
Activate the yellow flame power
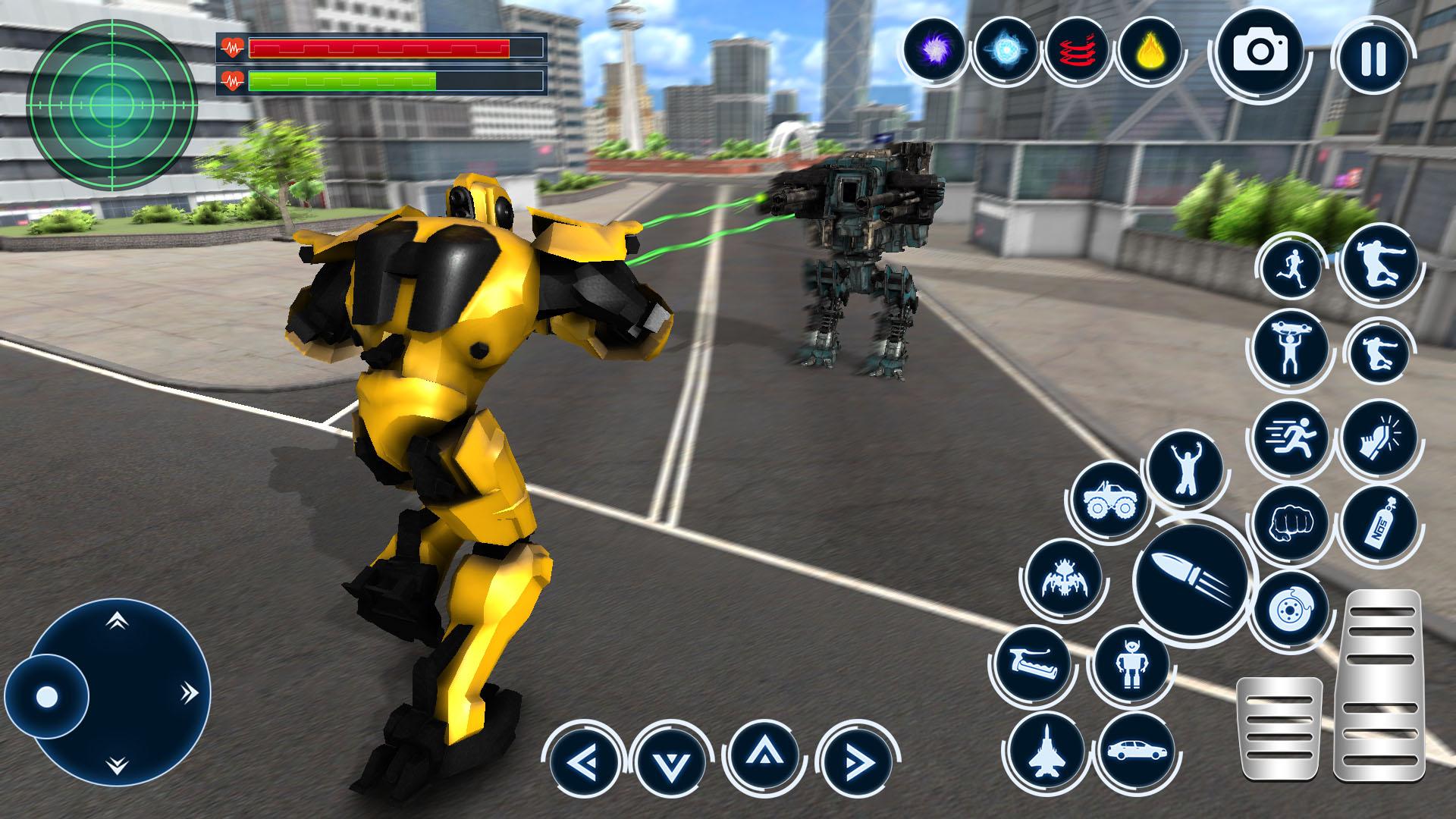pyautogui.click(x=1150, y=50)
